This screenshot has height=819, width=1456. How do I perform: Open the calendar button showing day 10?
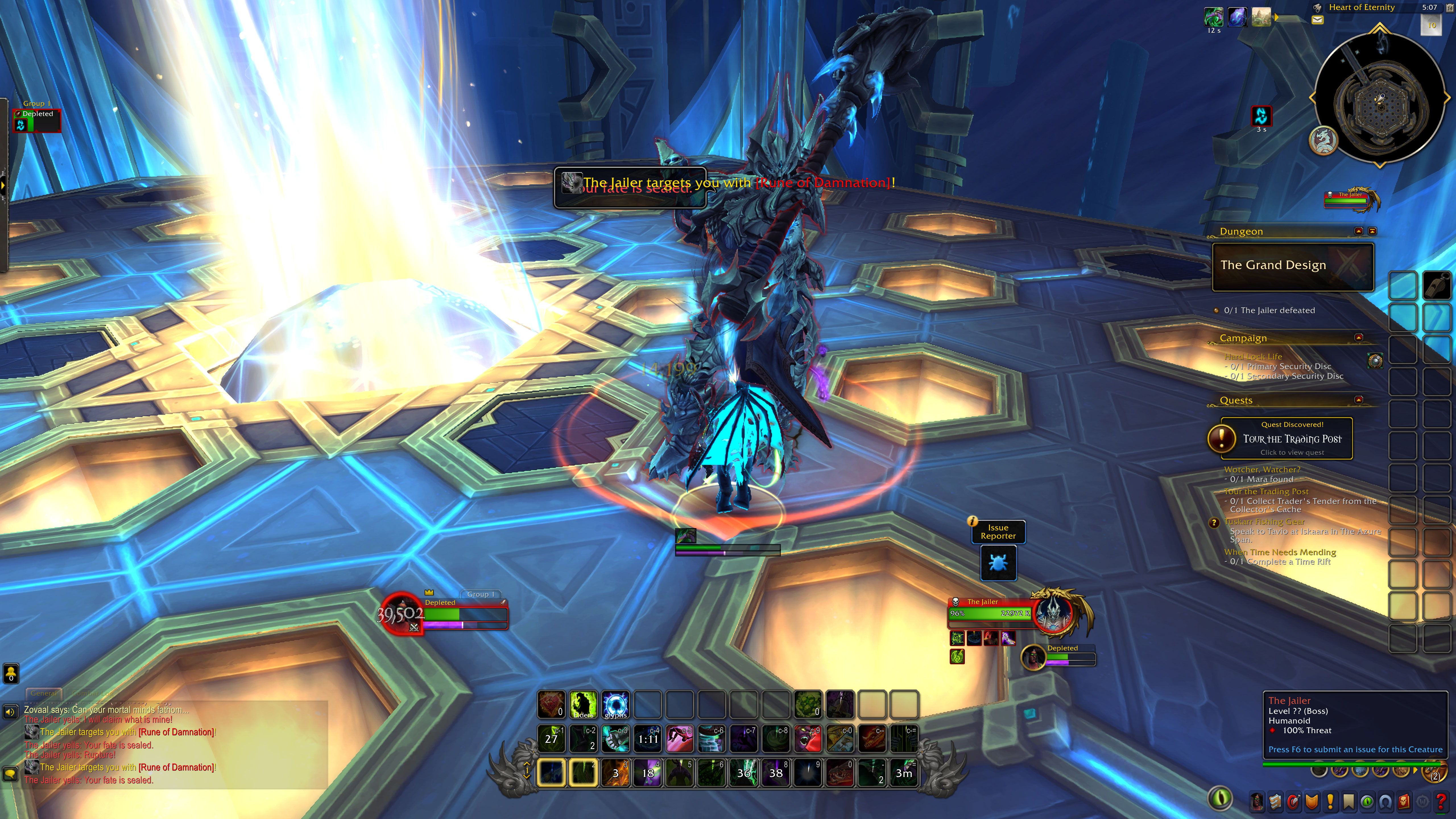point(1431,25)
